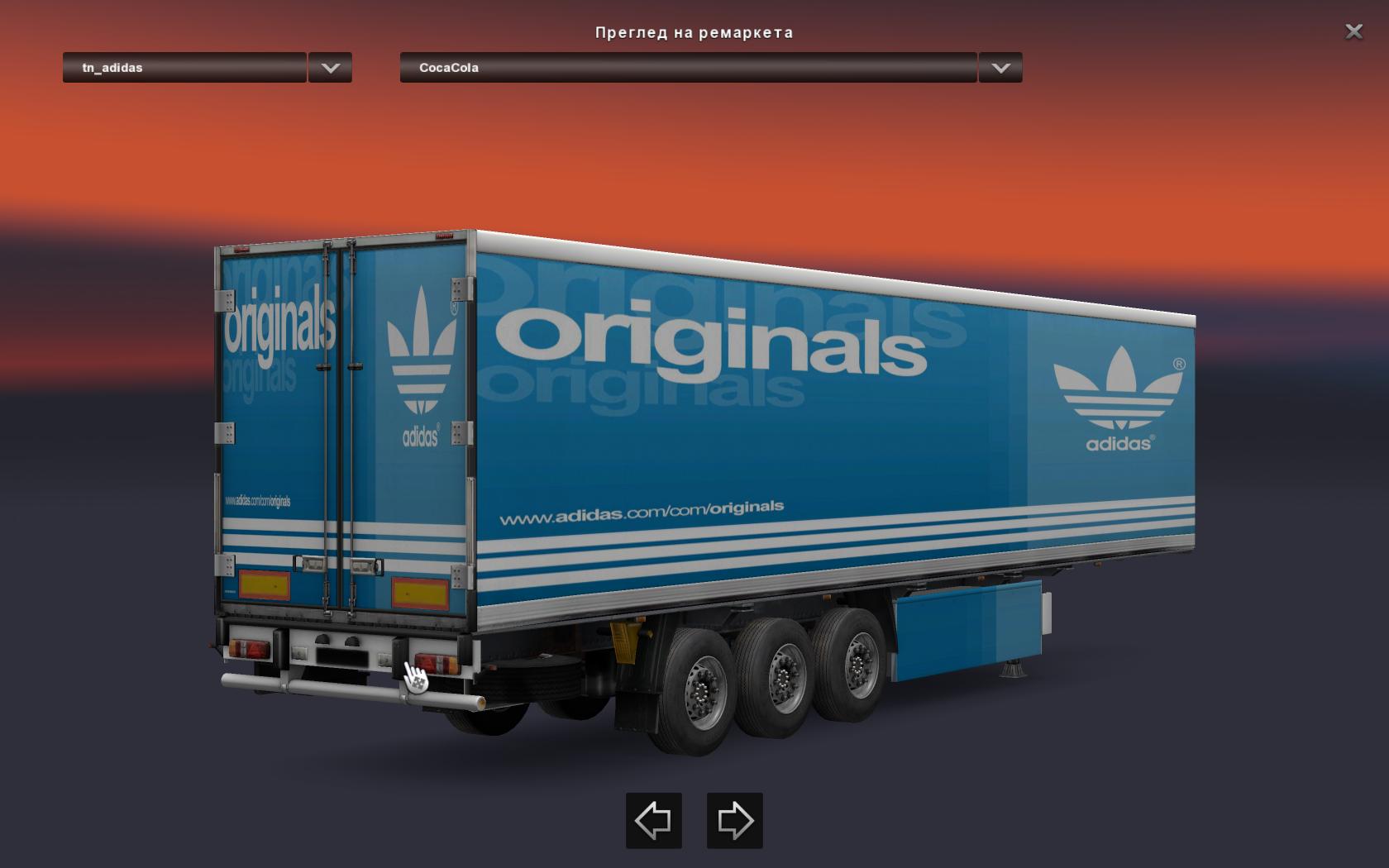Close the trailer preview window
Viewport: 1389px width, 868px height.
coord(1353,31)
